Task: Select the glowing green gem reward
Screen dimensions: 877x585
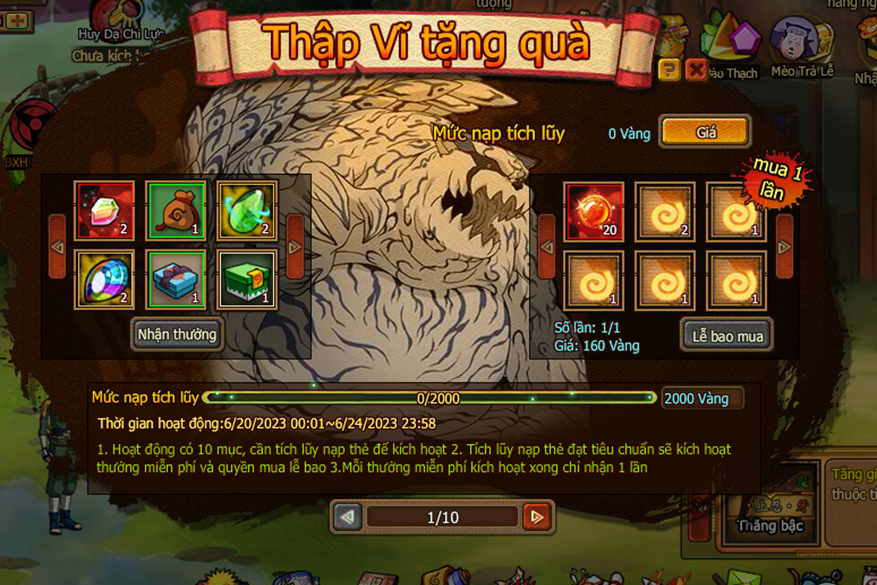Action: (247, 212)
